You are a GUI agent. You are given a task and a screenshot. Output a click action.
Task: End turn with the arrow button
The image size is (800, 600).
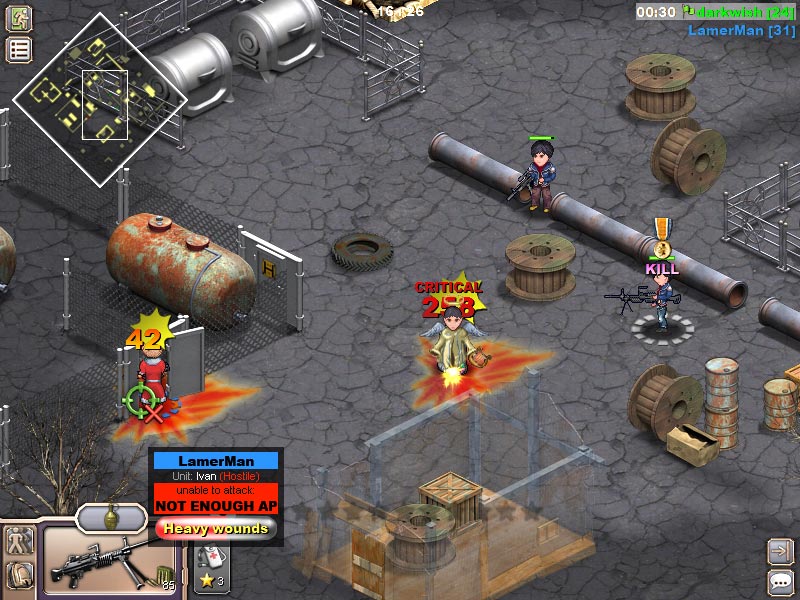pos(780,550)
